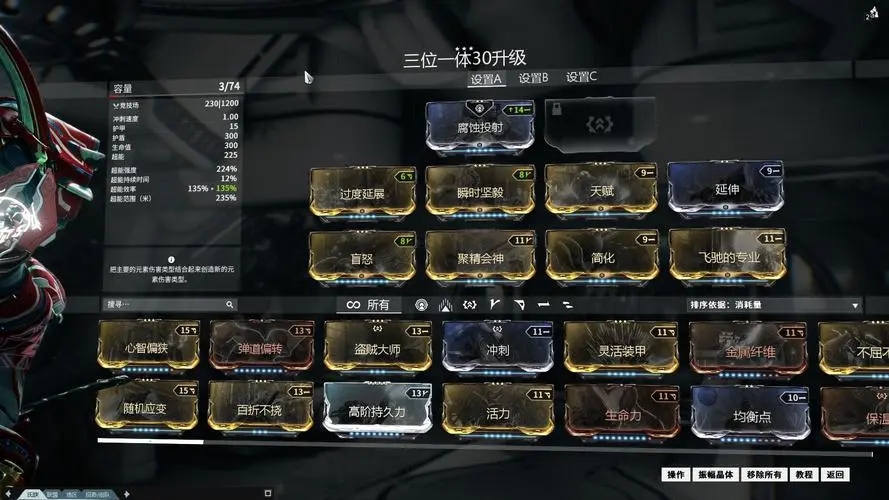
Task: Pick the 心智偏狭 mod from the collection
Action: [148, 346]
